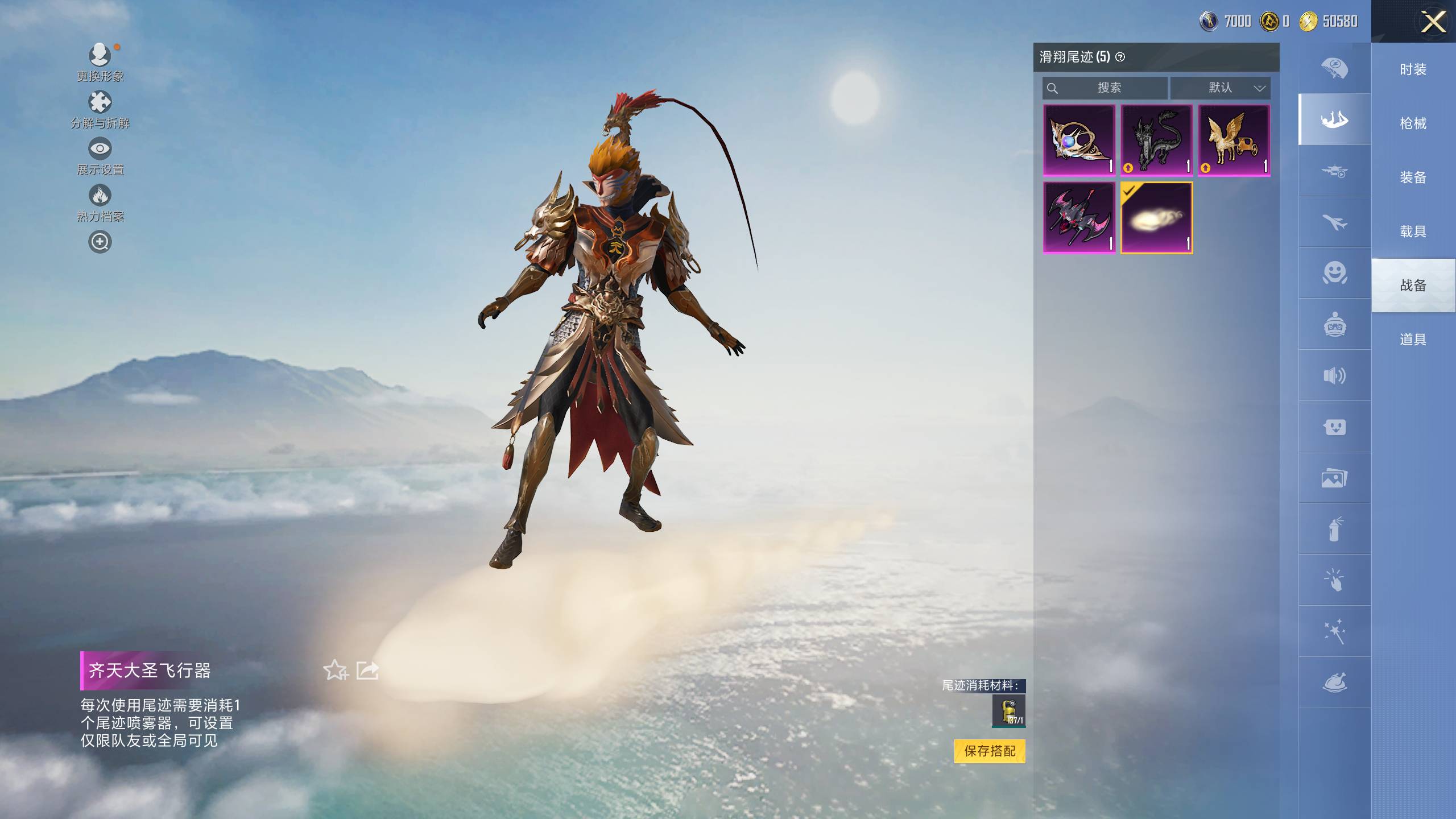This screenshot has width=1456, height=819.
Task: Open the 道具 tab
Action: (1413, 340)
